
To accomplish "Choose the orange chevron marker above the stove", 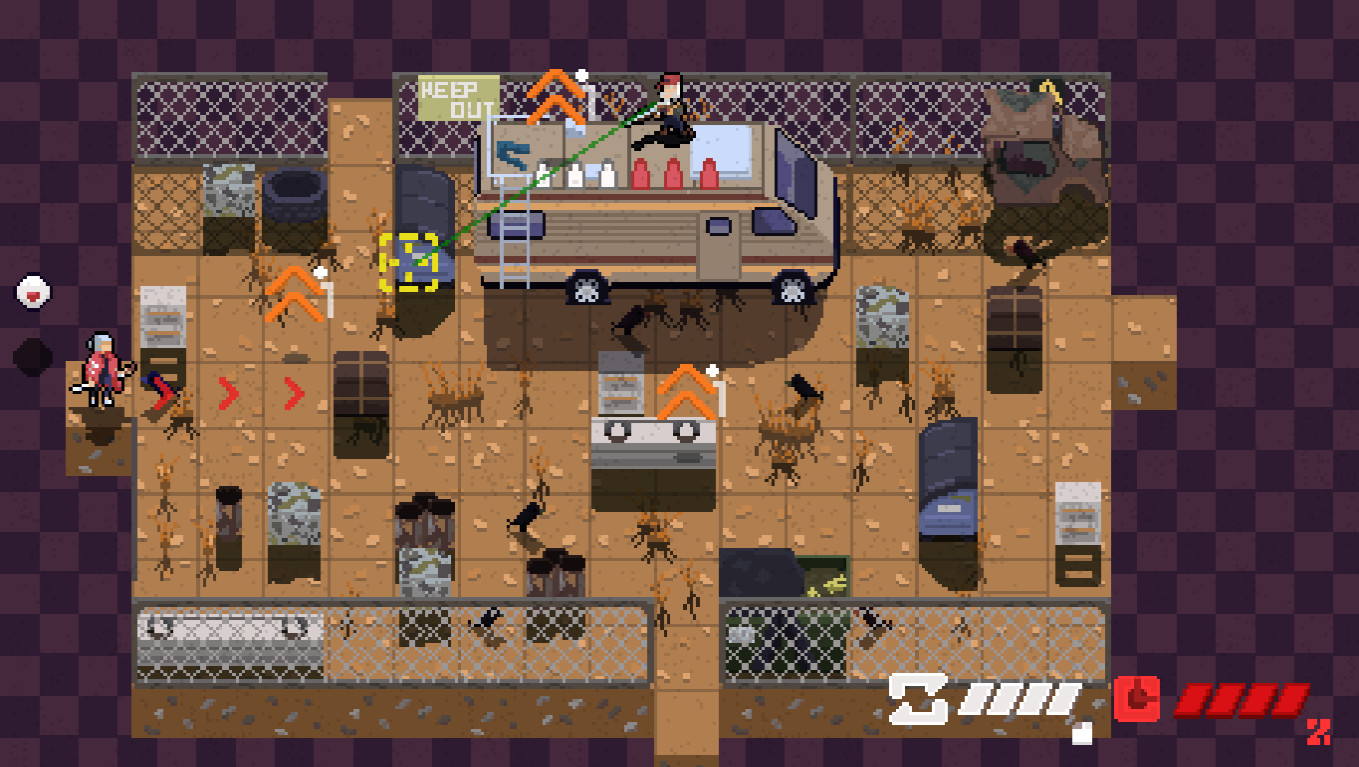I will pyautogui.click(x=686, y=392).
